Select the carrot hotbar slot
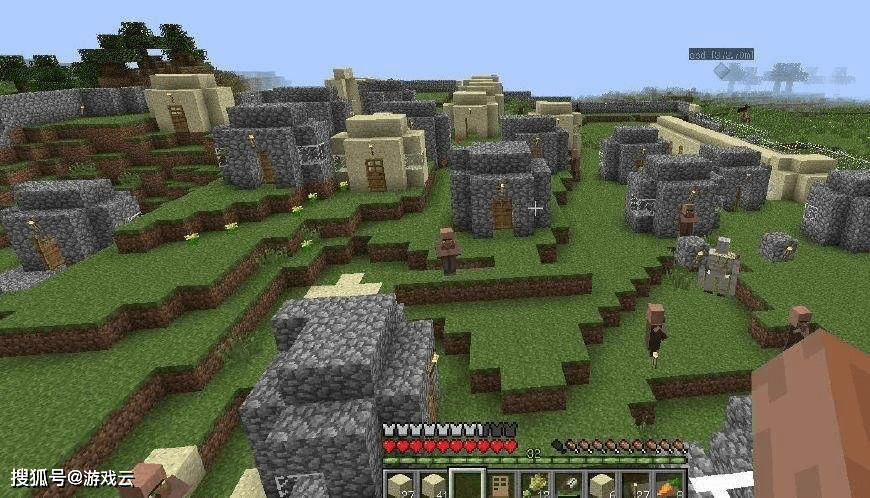 (x=670, y=485)
